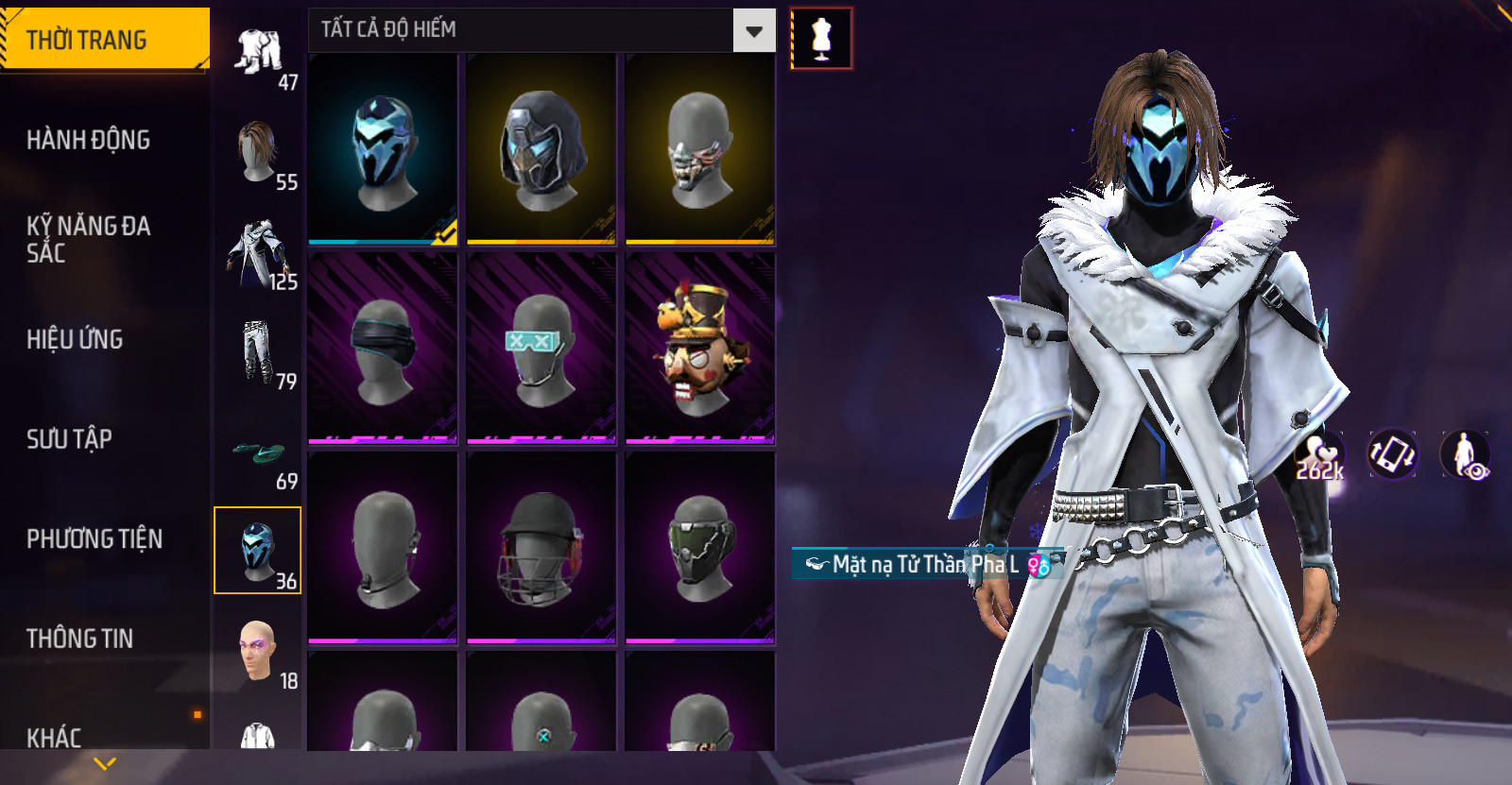Open the shoes category with 69 items
This screenshot has width=1512, height=785.
[x=258, y=452]
